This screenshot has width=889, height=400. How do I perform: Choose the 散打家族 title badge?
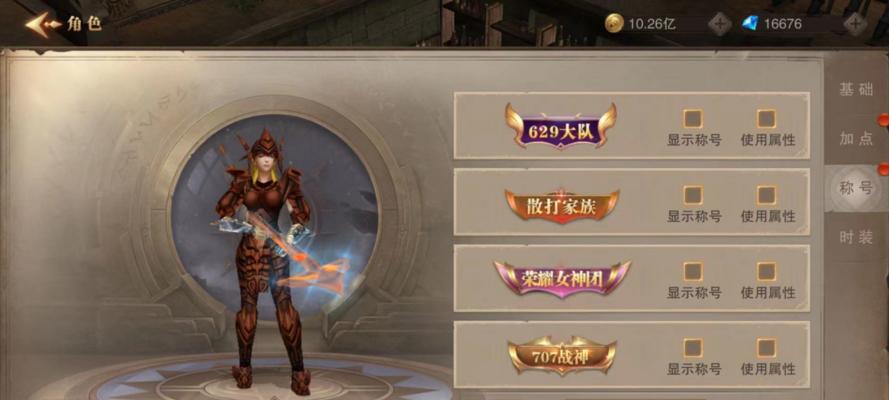560,204
